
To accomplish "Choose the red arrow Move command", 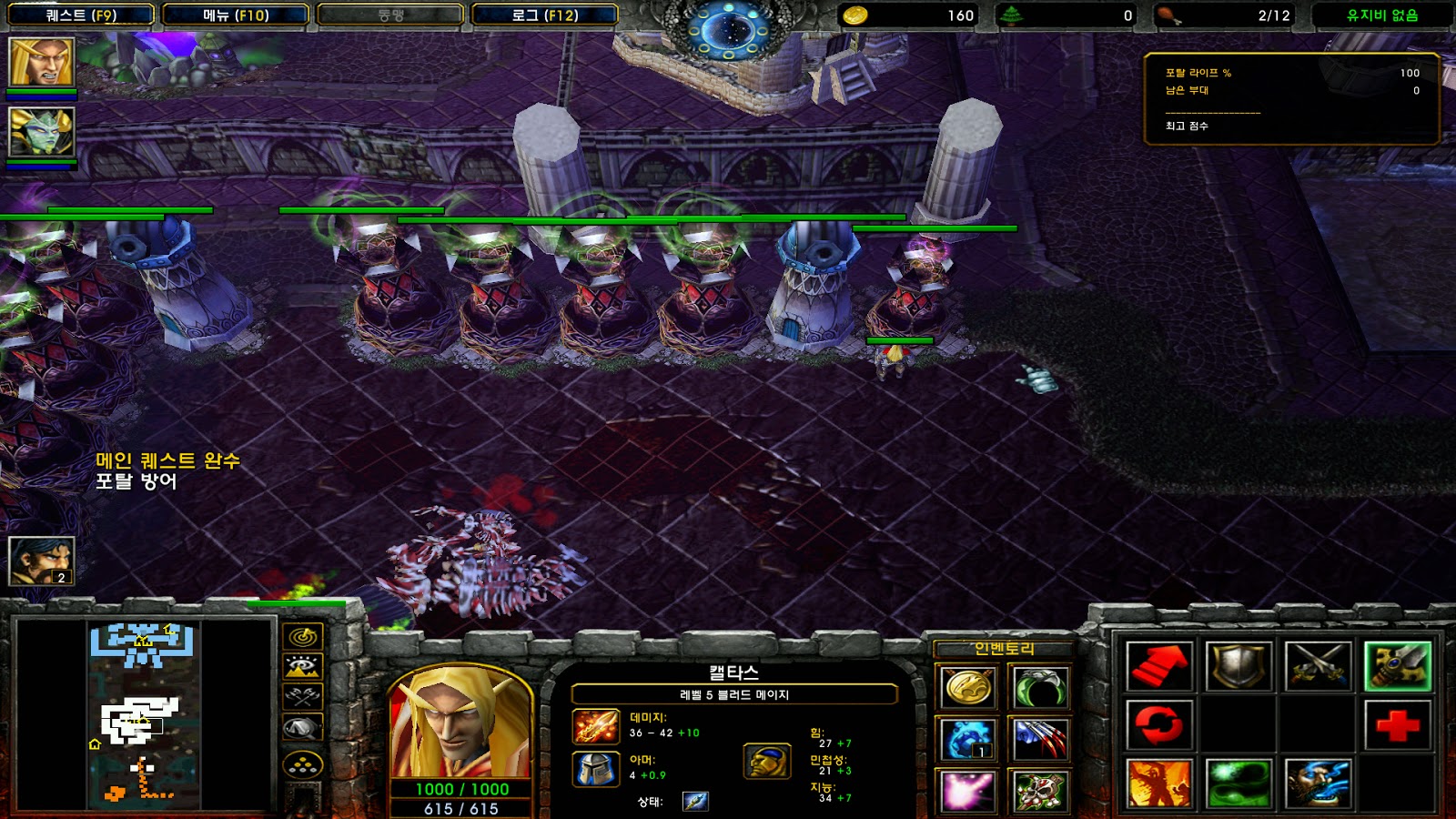I will (1158, 666).
